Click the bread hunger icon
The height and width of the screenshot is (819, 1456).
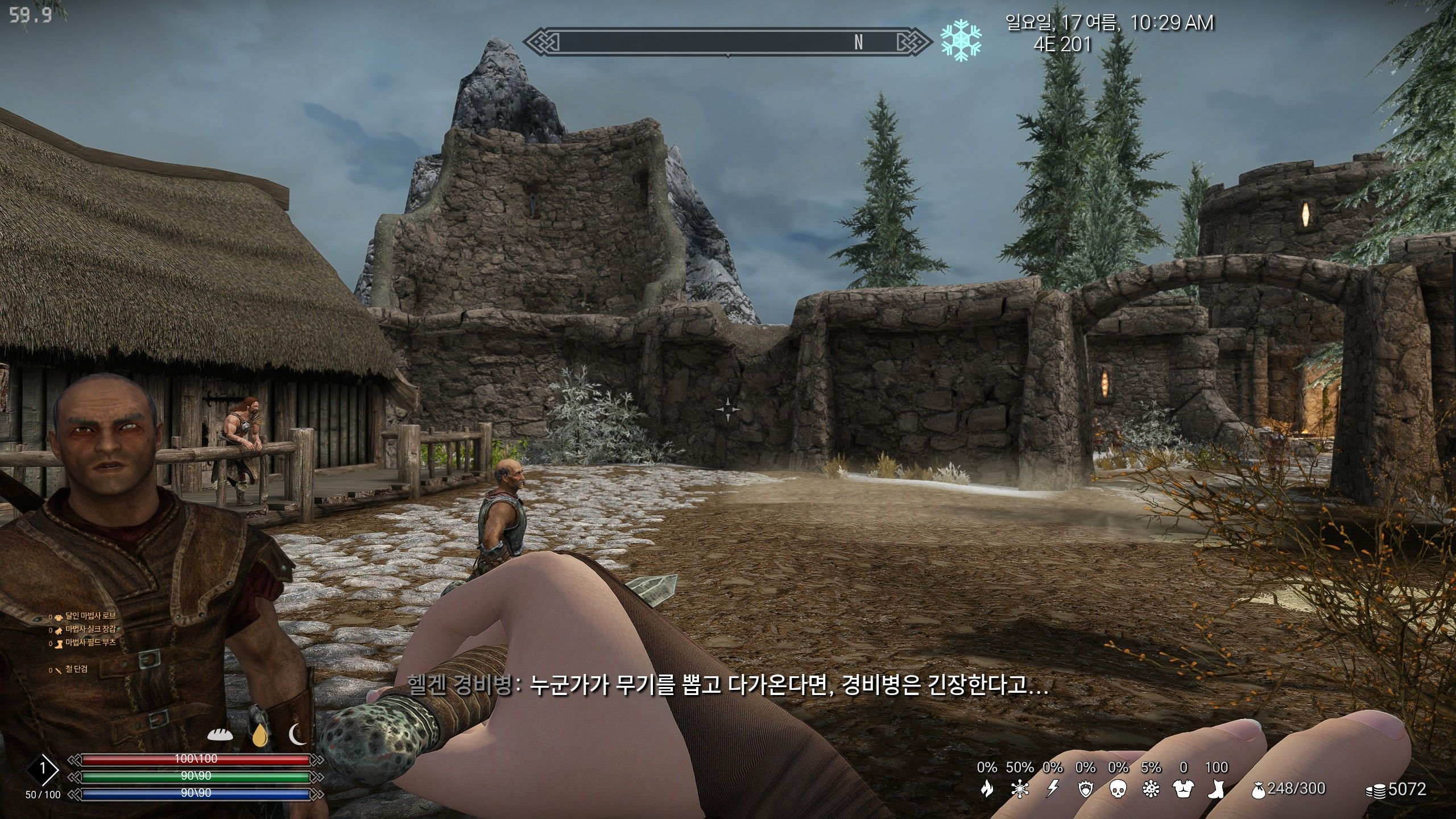pos(220,734)
